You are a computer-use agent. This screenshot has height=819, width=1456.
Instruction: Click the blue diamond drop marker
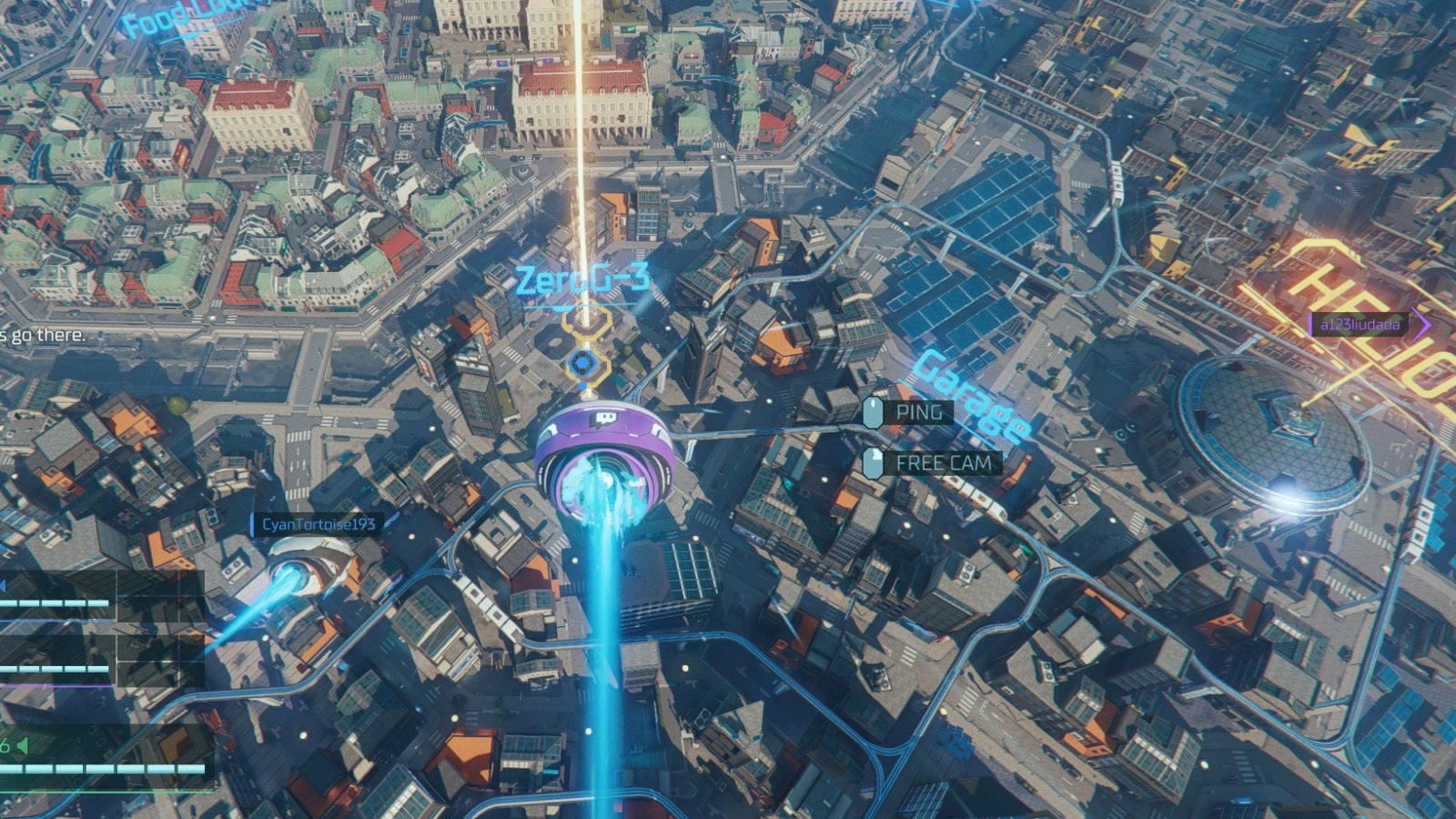(x=581, y=361)
